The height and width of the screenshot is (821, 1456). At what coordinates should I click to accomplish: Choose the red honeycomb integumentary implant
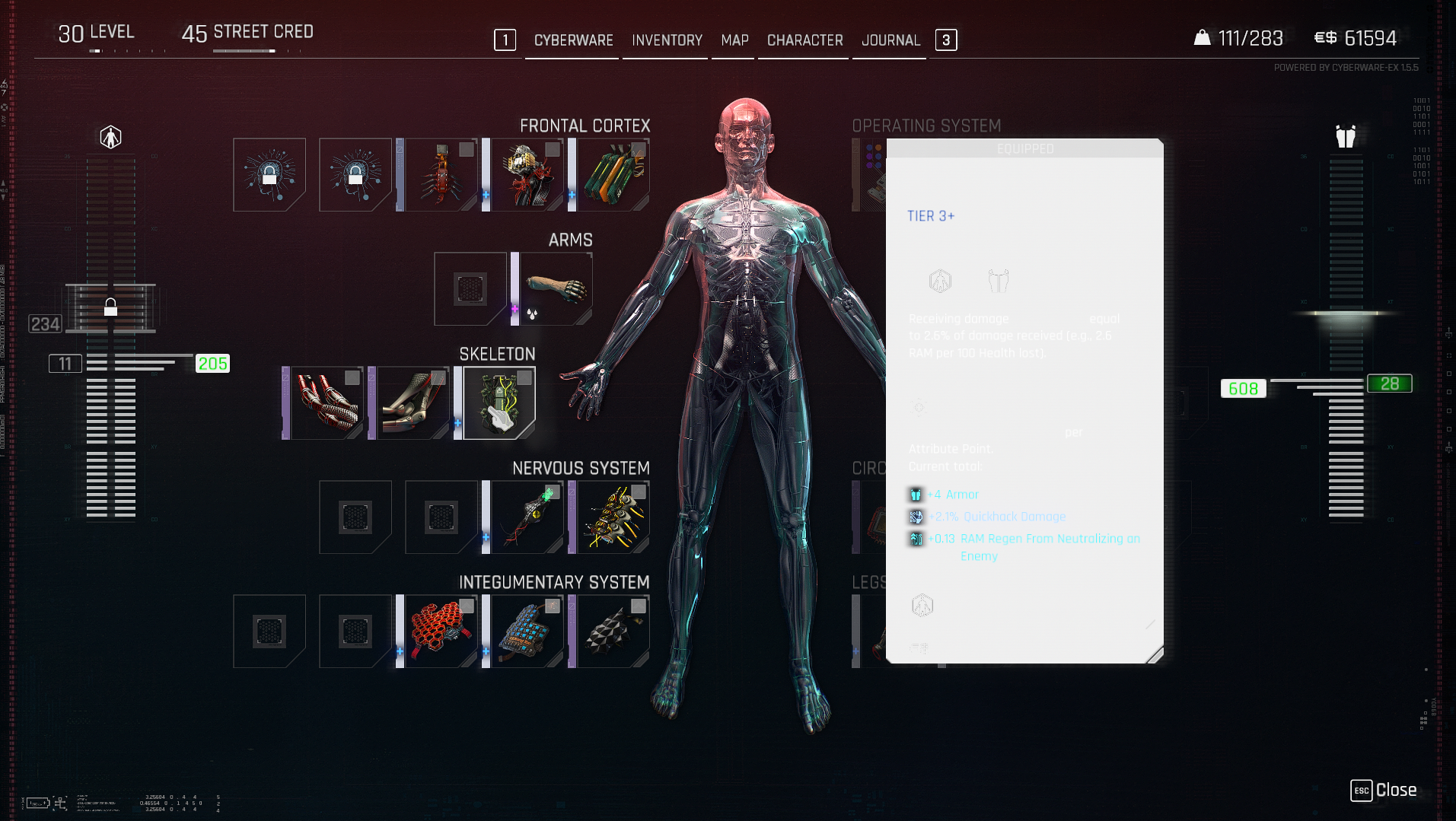441,632
